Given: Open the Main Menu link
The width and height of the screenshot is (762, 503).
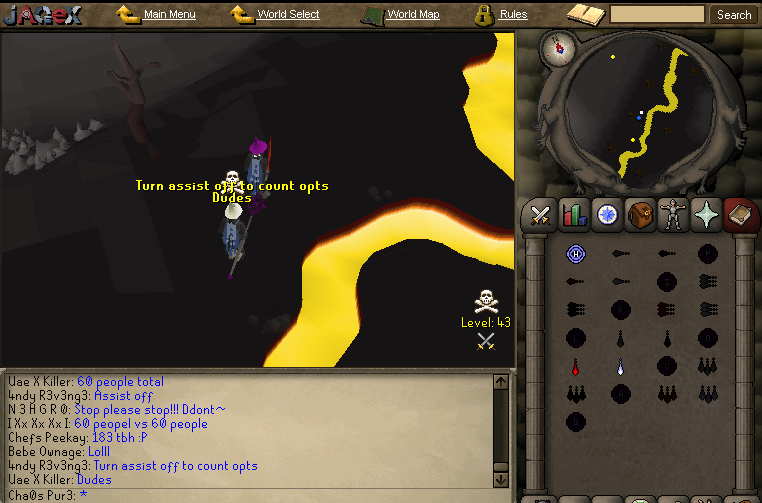Looking at the screenshot, I should (169, 15).
